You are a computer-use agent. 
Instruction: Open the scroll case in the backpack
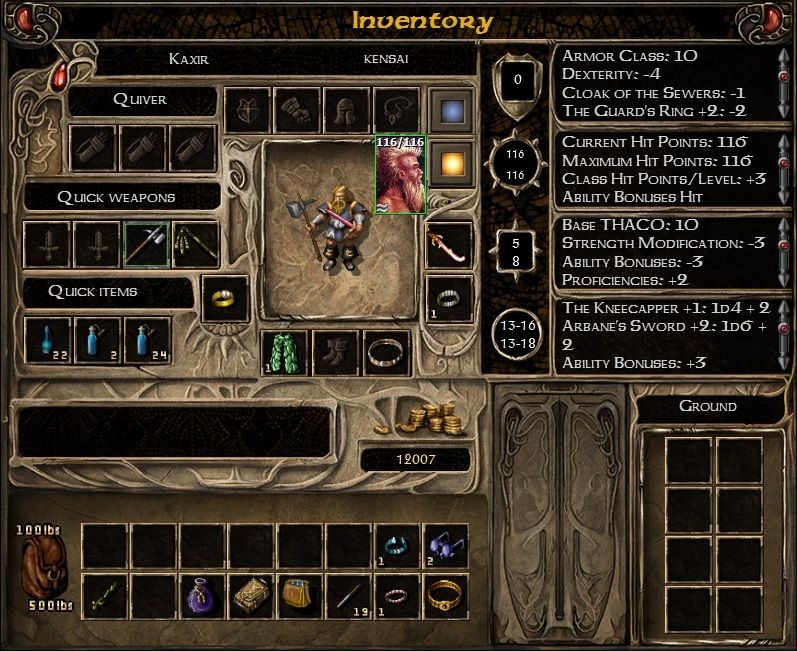click(251, 596)
